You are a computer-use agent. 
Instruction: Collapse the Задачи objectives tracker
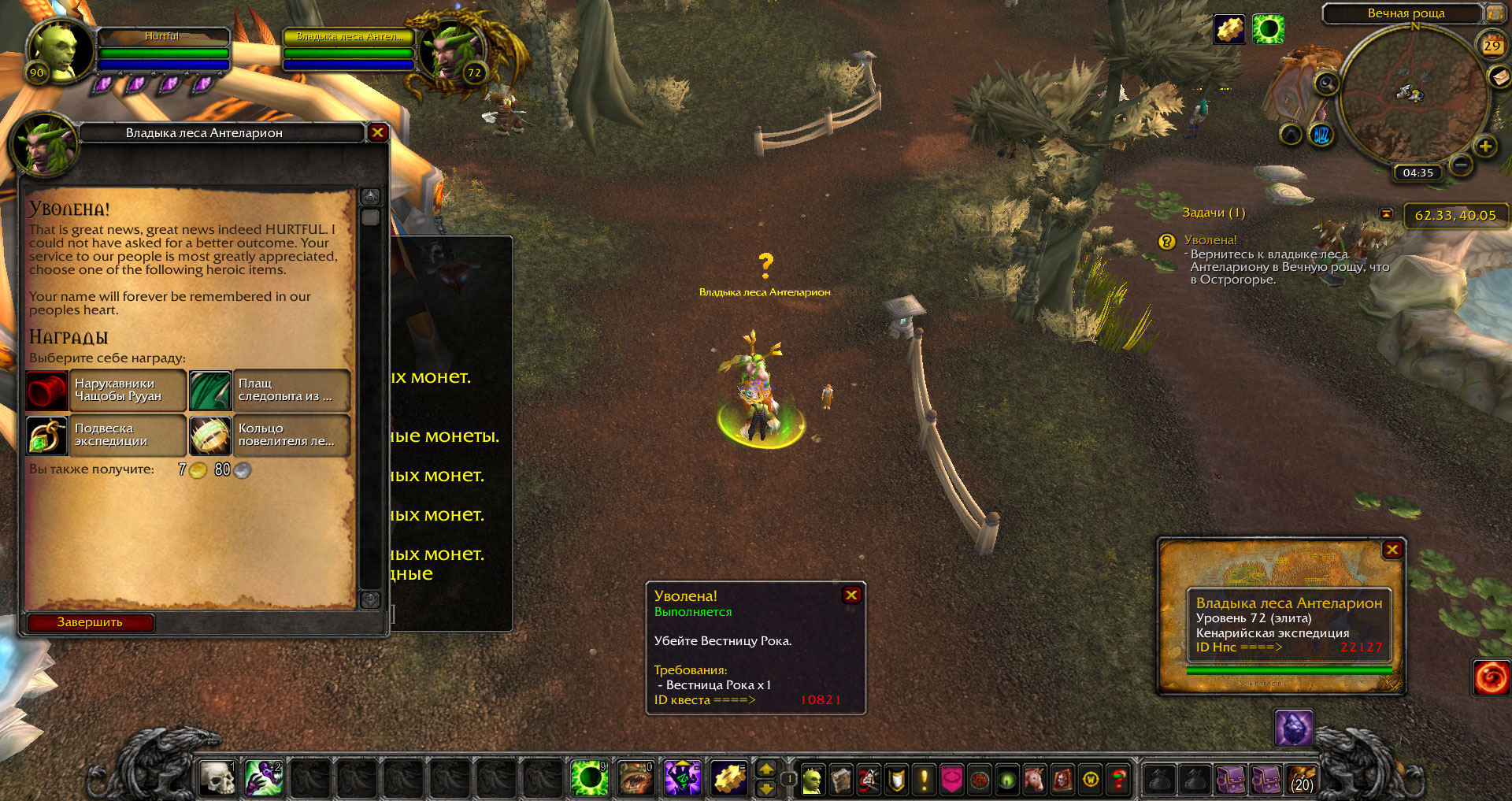click(x=1386, y=213)
